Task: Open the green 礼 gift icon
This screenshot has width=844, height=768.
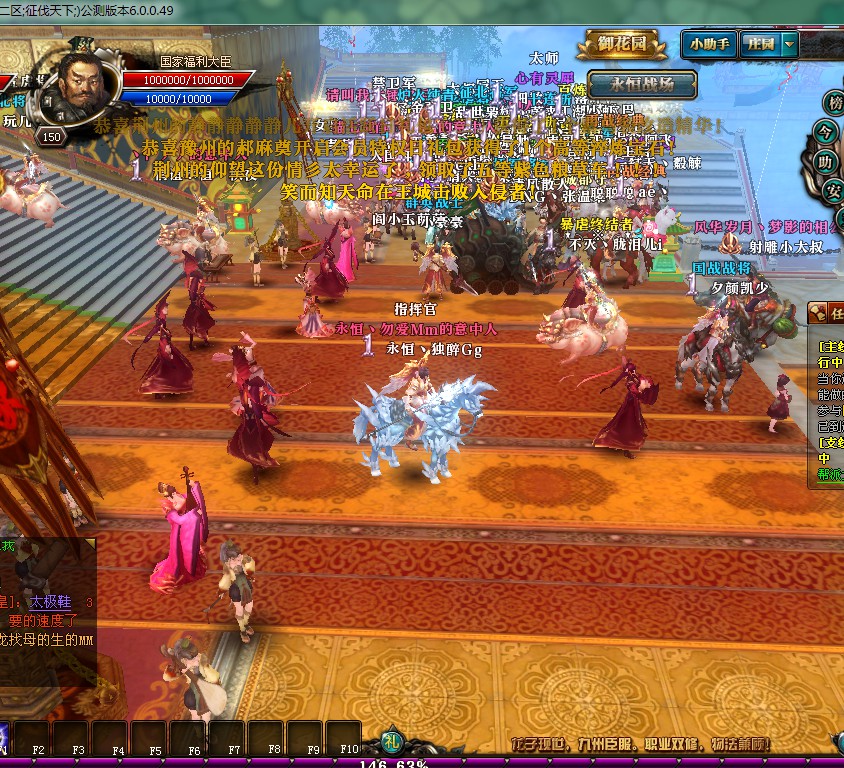Action: [391, 743]
